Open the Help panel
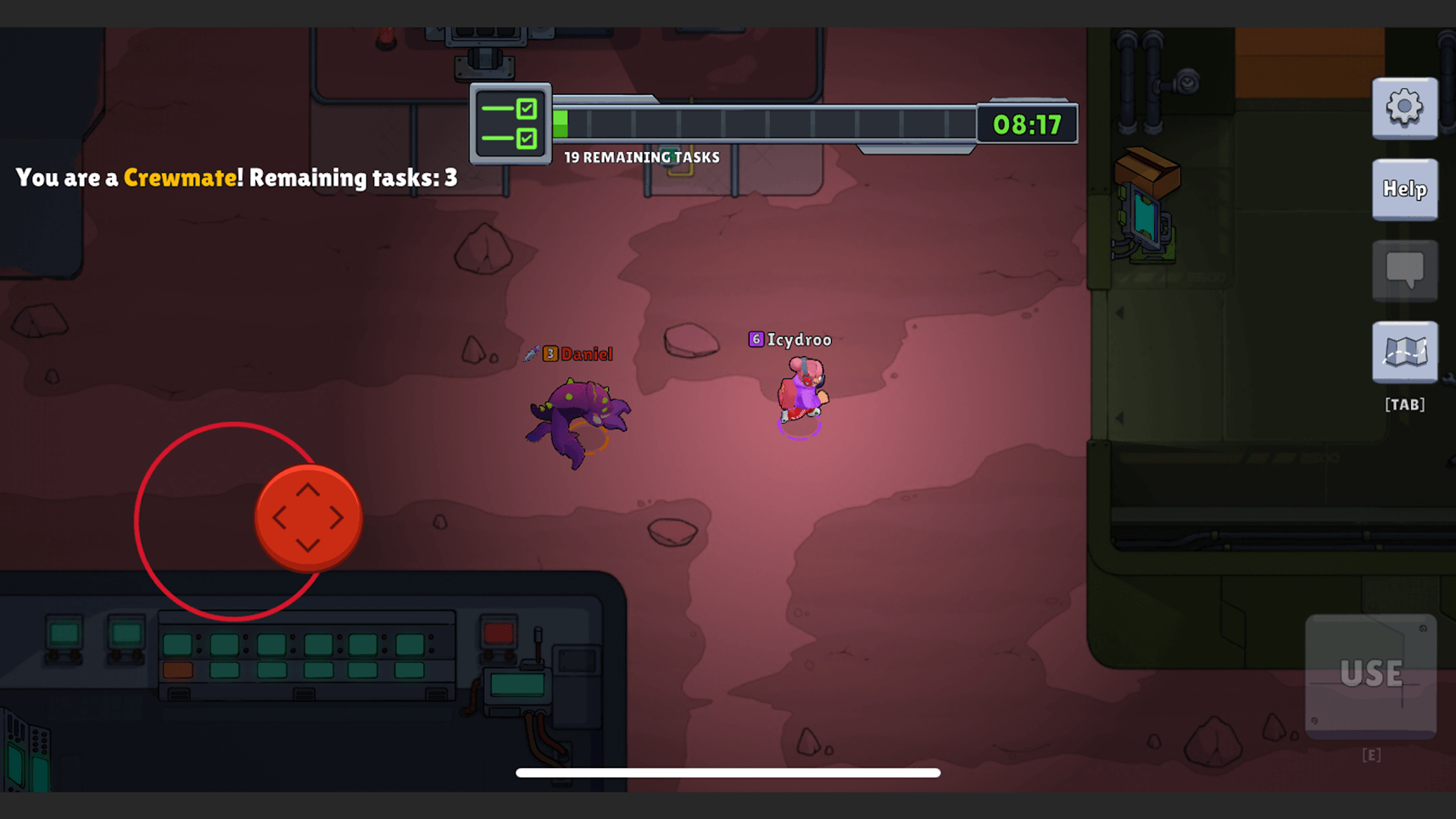This screenshot has height=819, width=1456. [1404, 189]
